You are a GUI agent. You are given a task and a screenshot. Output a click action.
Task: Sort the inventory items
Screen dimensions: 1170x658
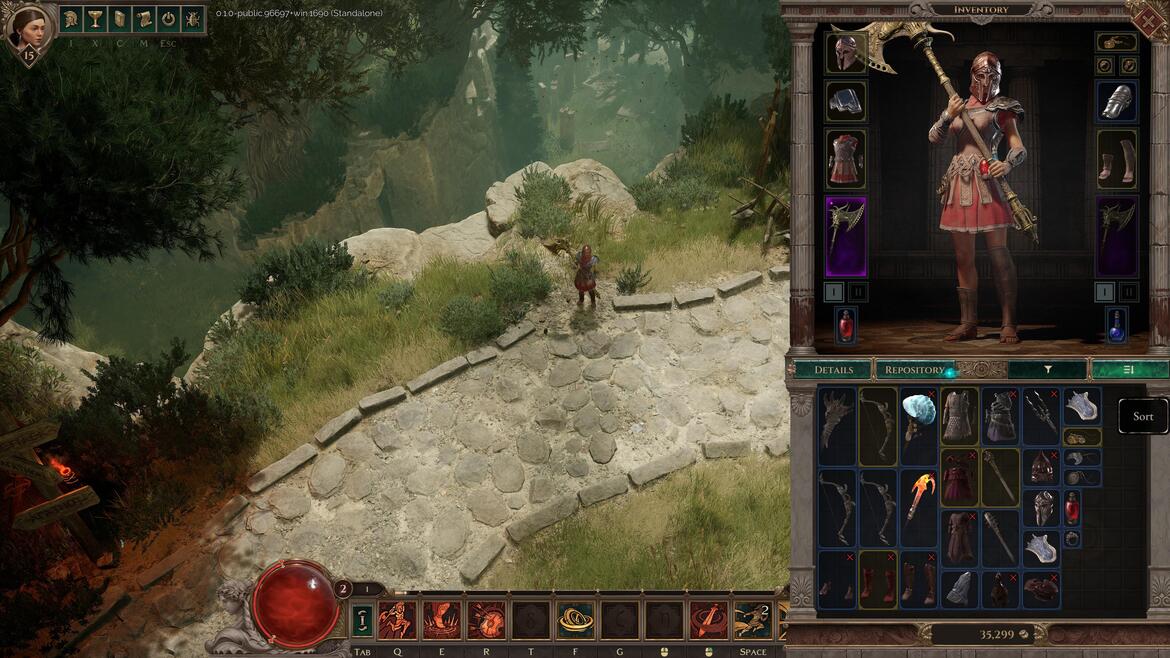[x=1142, y=416]
